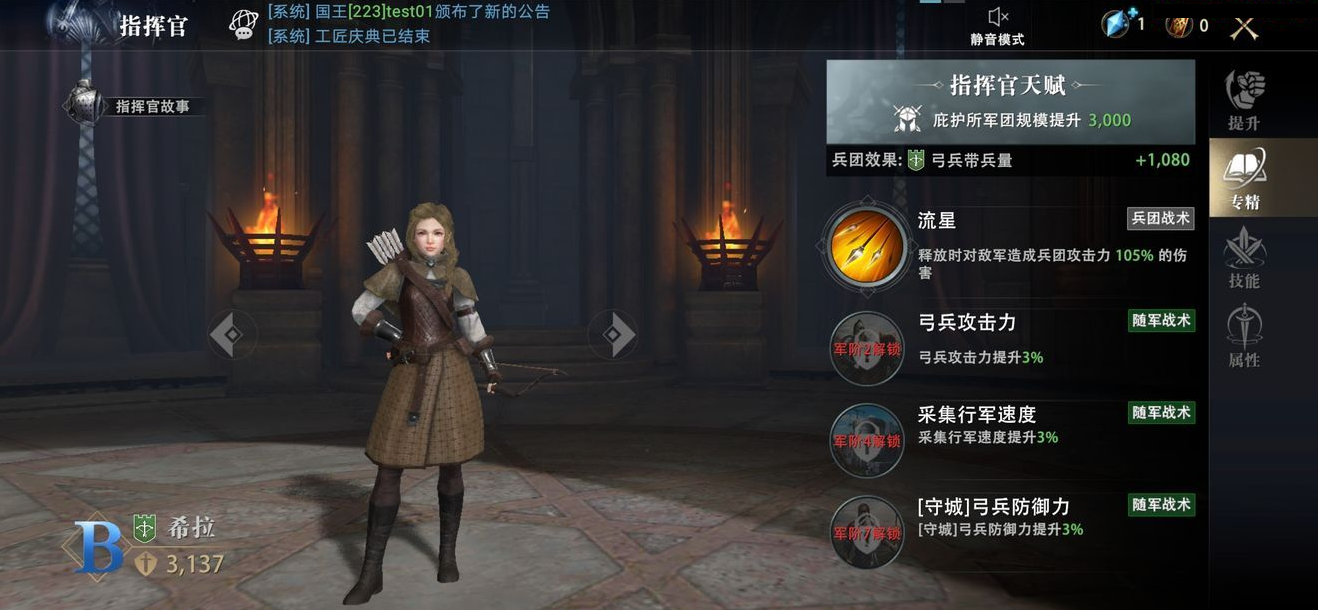This screenshot has width=1318, height=610.
Task: Open the system announcement chat message
Action: (x=408, y=13)
